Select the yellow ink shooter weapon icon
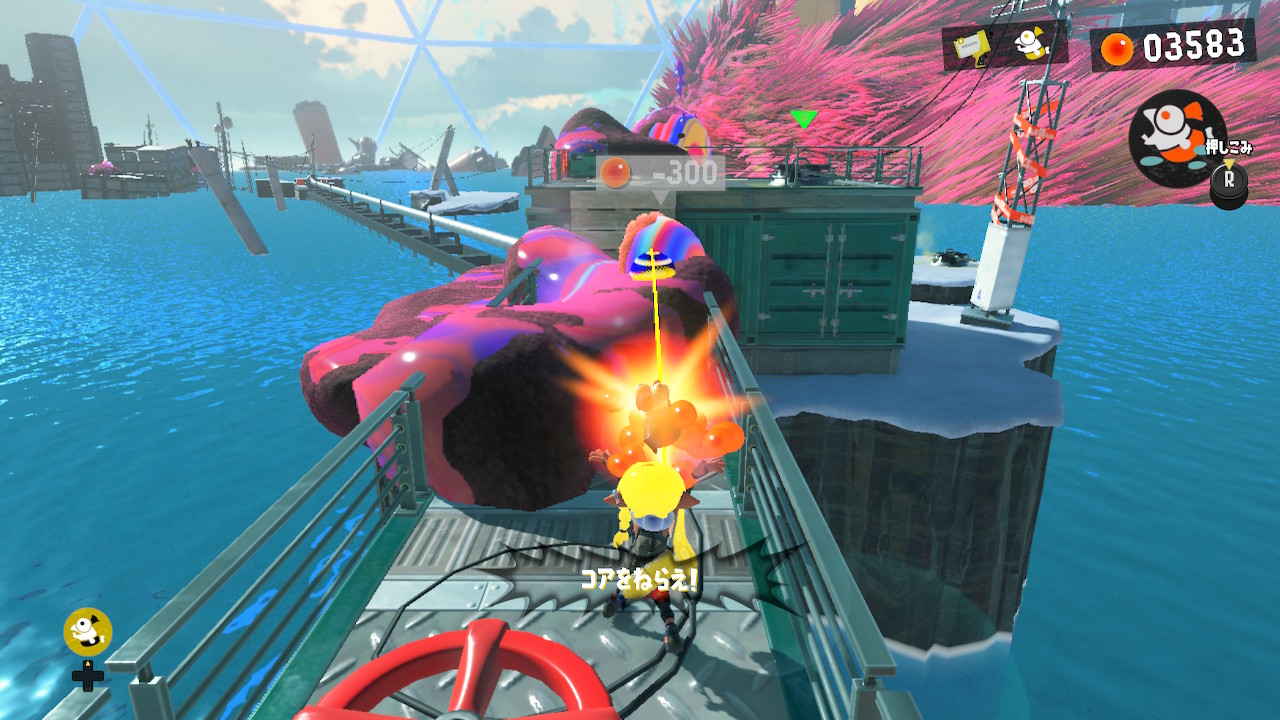1280x720 pixels. 970,46
